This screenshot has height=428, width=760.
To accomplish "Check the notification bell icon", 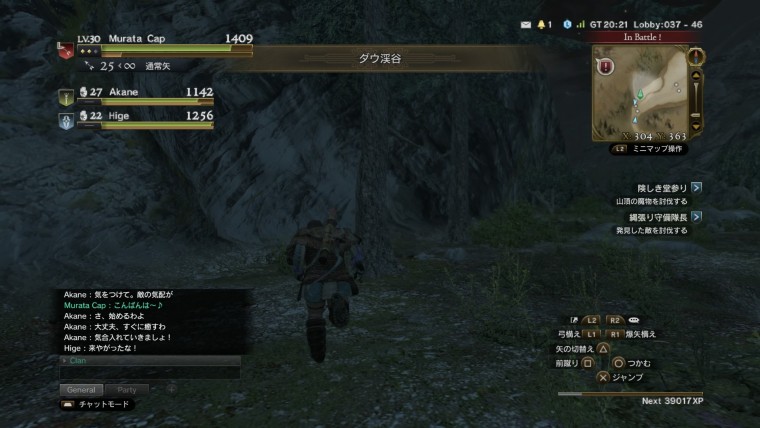I will [542, 24].
